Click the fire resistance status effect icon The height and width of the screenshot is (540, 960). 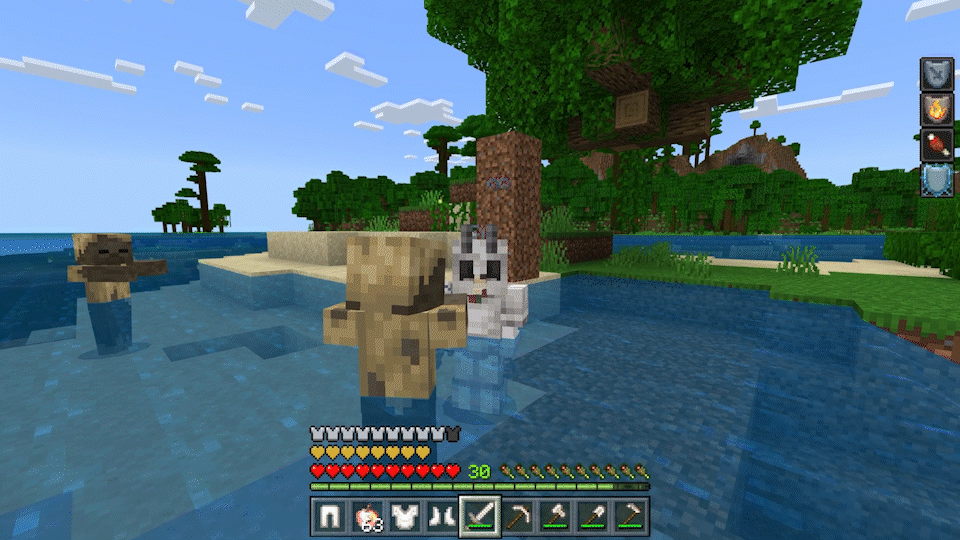(x=936, y=108)
